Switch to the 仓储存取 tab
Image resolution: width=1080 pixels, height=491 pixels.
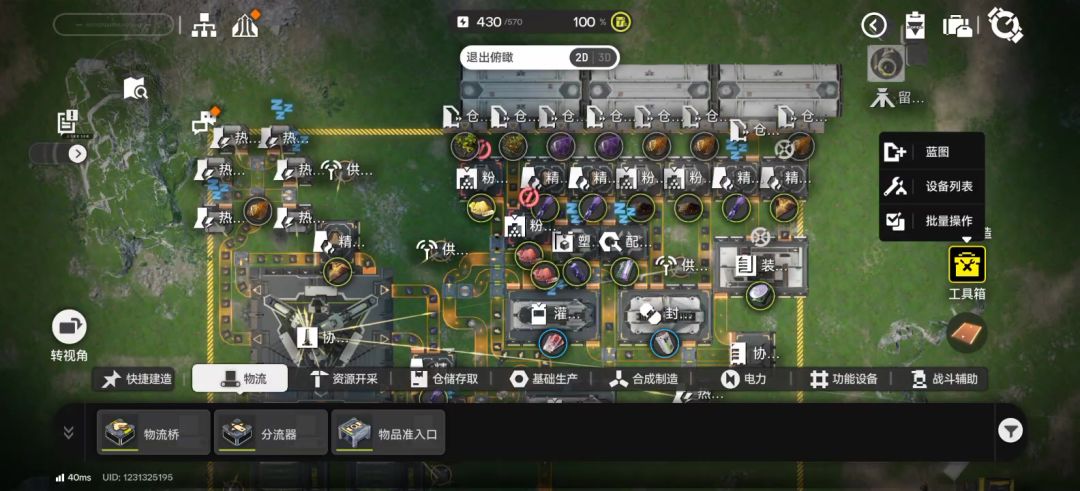pyautogui.click(x=443, y=379)
